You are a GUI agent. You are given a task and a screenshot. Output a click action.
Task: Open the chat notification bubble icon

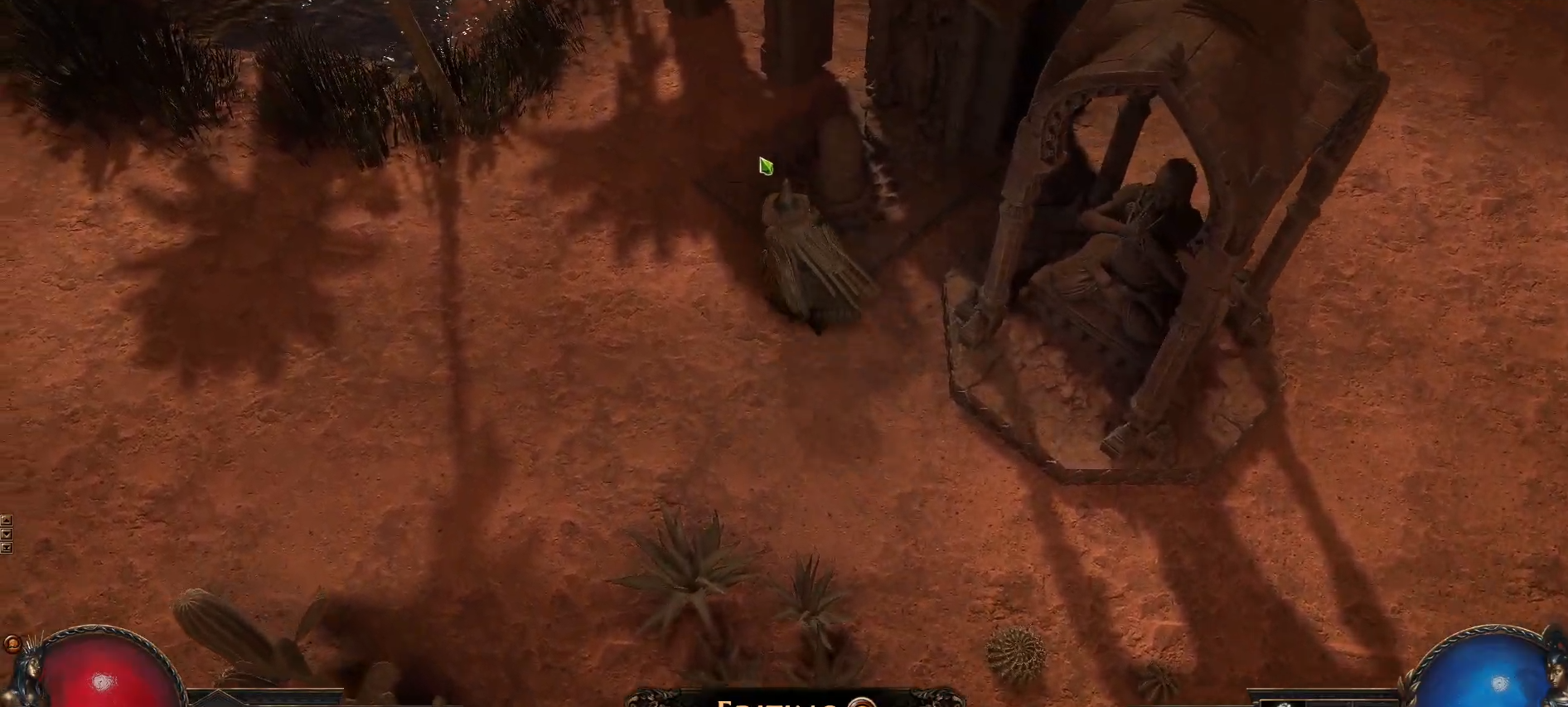point(12,643)
